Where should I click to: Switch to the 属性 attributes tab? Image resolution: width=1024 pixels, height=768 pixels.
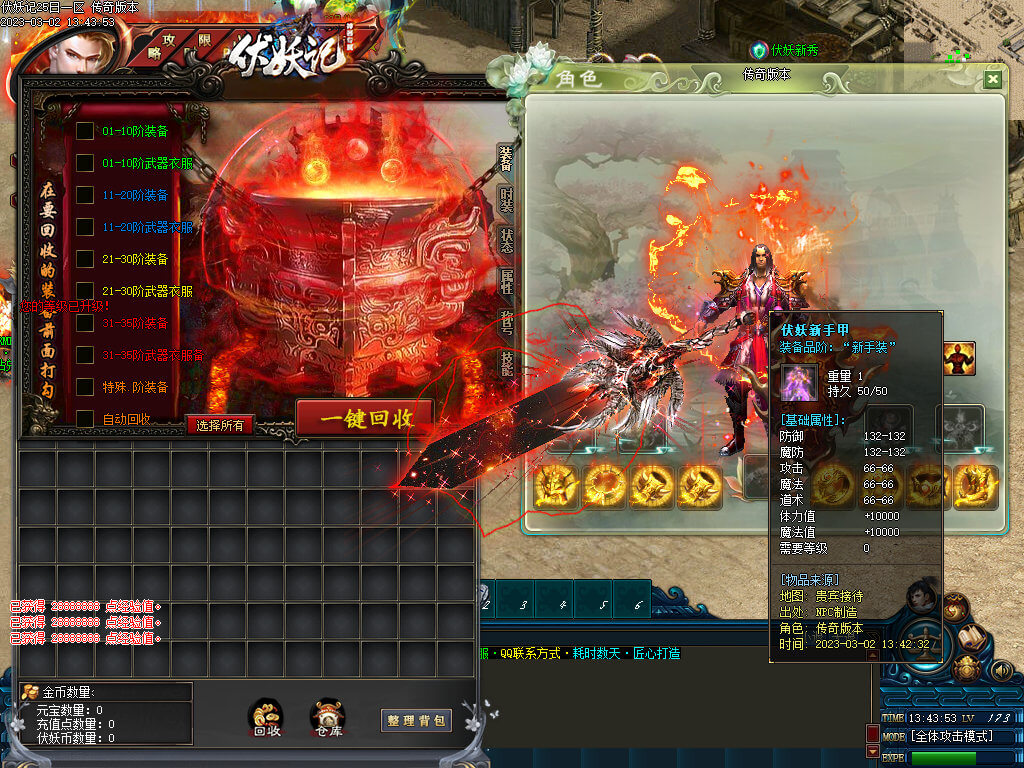(507, 282)
